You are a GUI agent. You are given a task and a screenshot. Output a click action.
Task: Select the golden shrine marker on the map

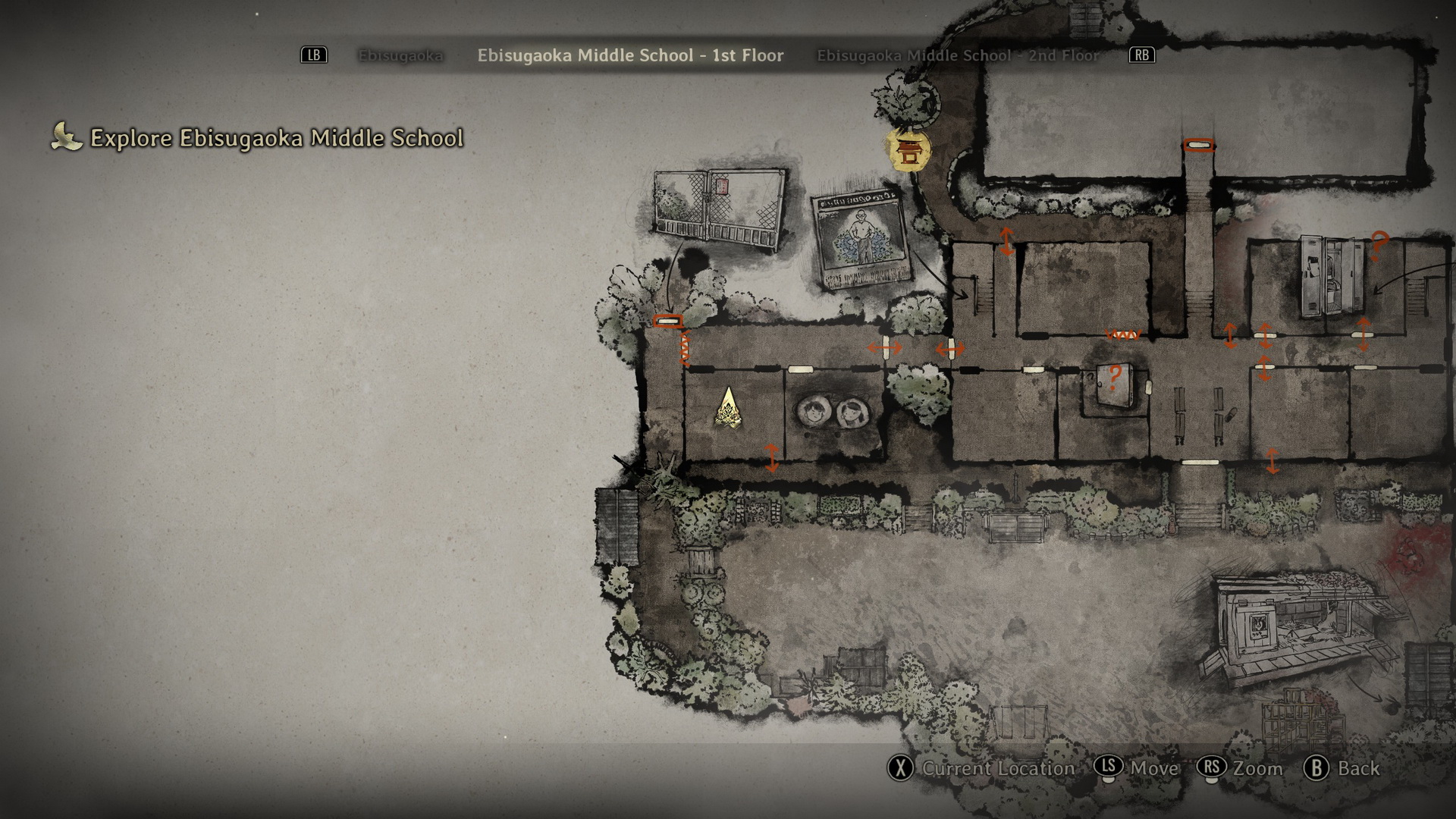coord(908,150)
